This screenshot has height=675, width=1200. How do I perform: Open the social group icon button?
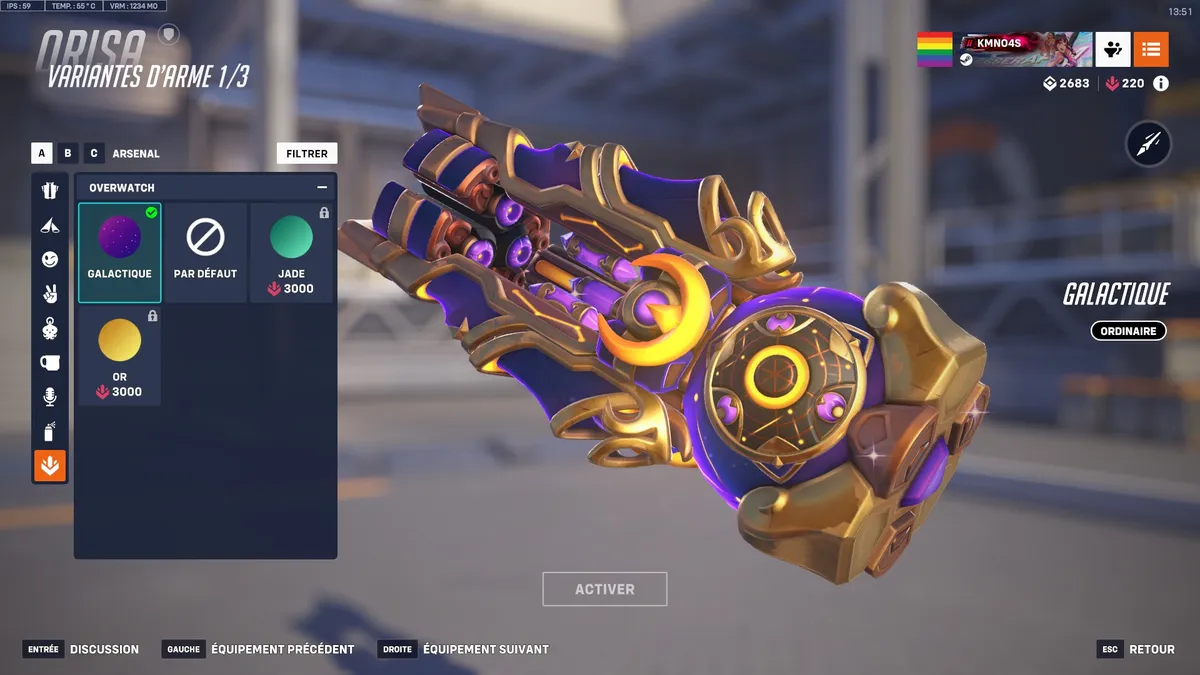click(1113, 49)
